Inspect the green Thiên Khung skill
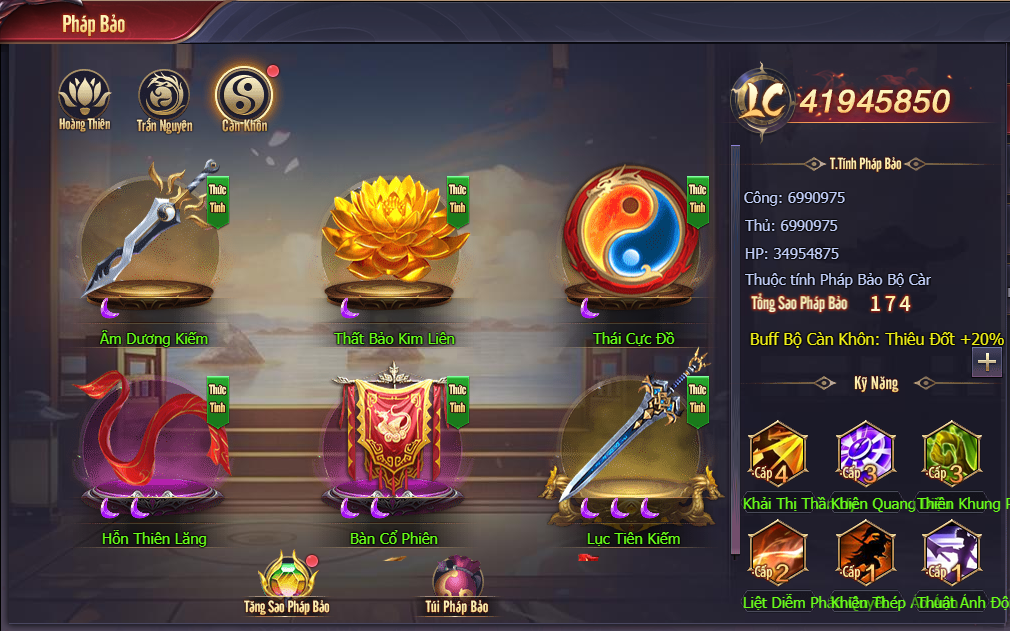The image size is (1010, 631). coord(951,452)
